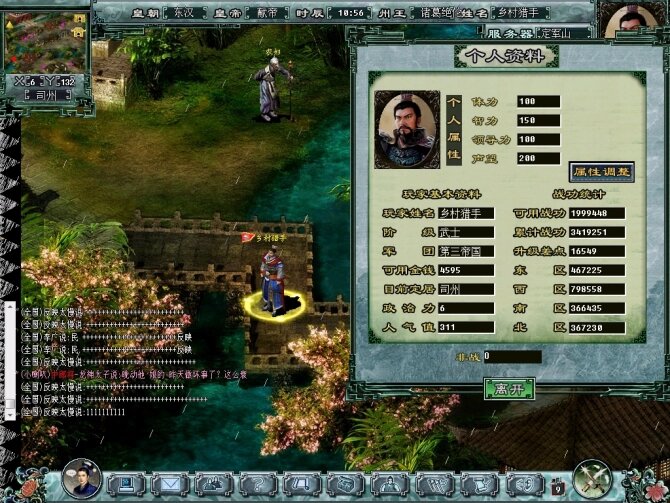The width and height of the screenshot is (670, 503).
Task: Select the general's portrait in the profile panel
Action: [407, 130]
